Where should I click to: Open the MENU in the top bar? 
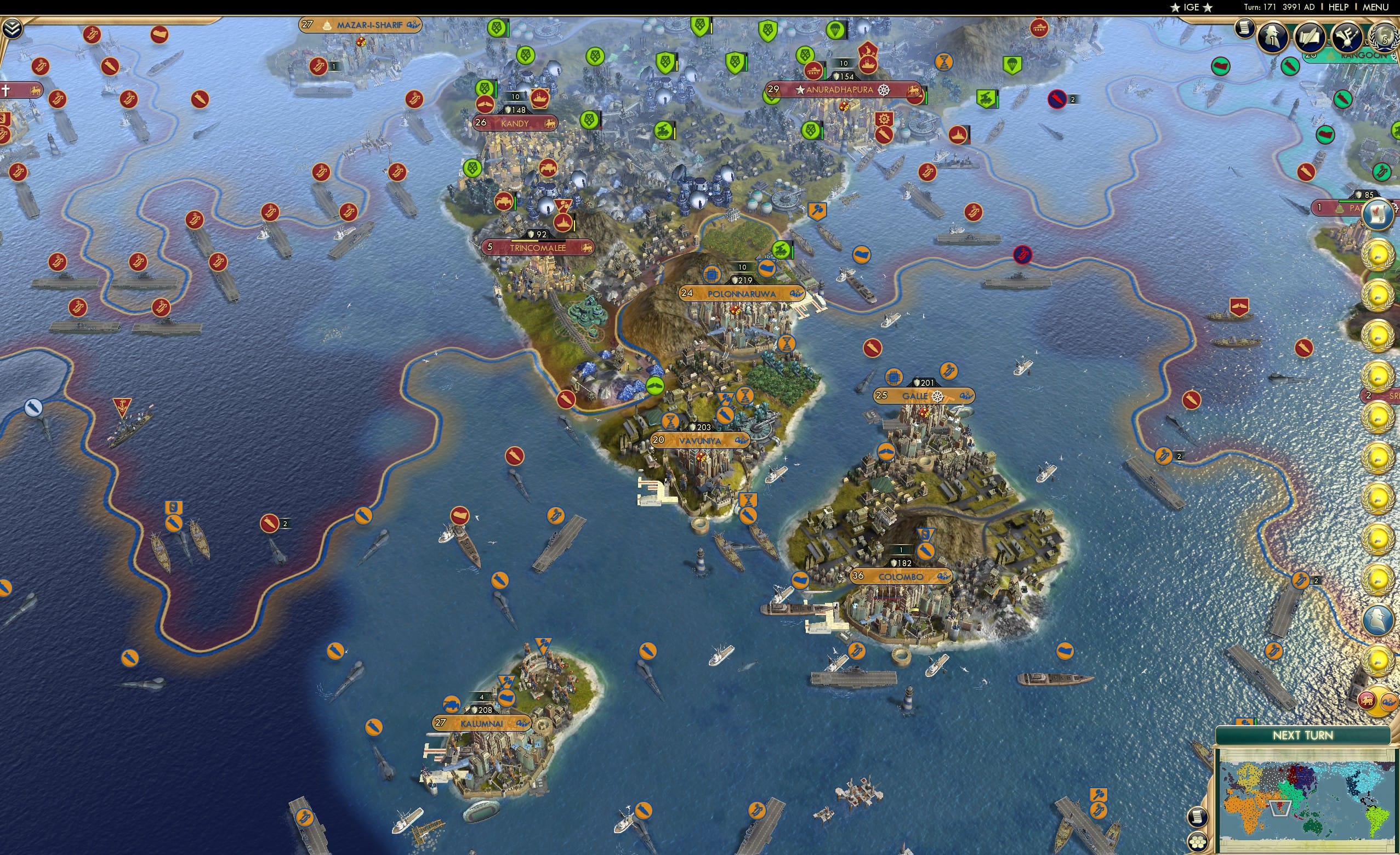[1376, 7]
